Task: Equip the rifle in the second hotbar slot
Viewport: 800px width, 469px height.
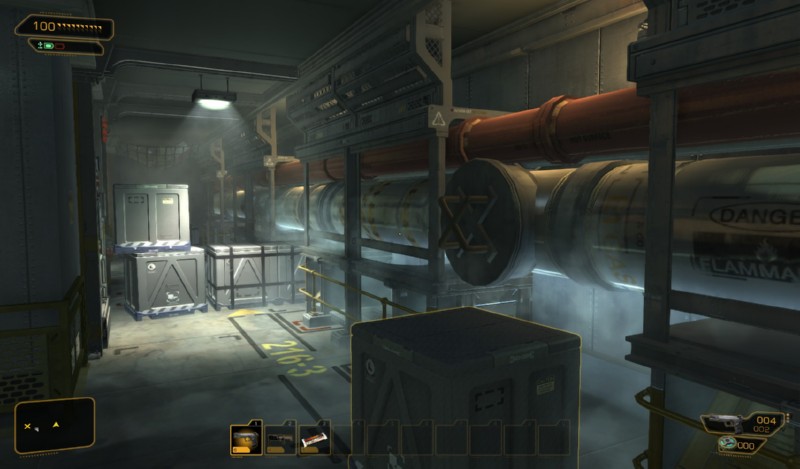Action: coord(280,437)
